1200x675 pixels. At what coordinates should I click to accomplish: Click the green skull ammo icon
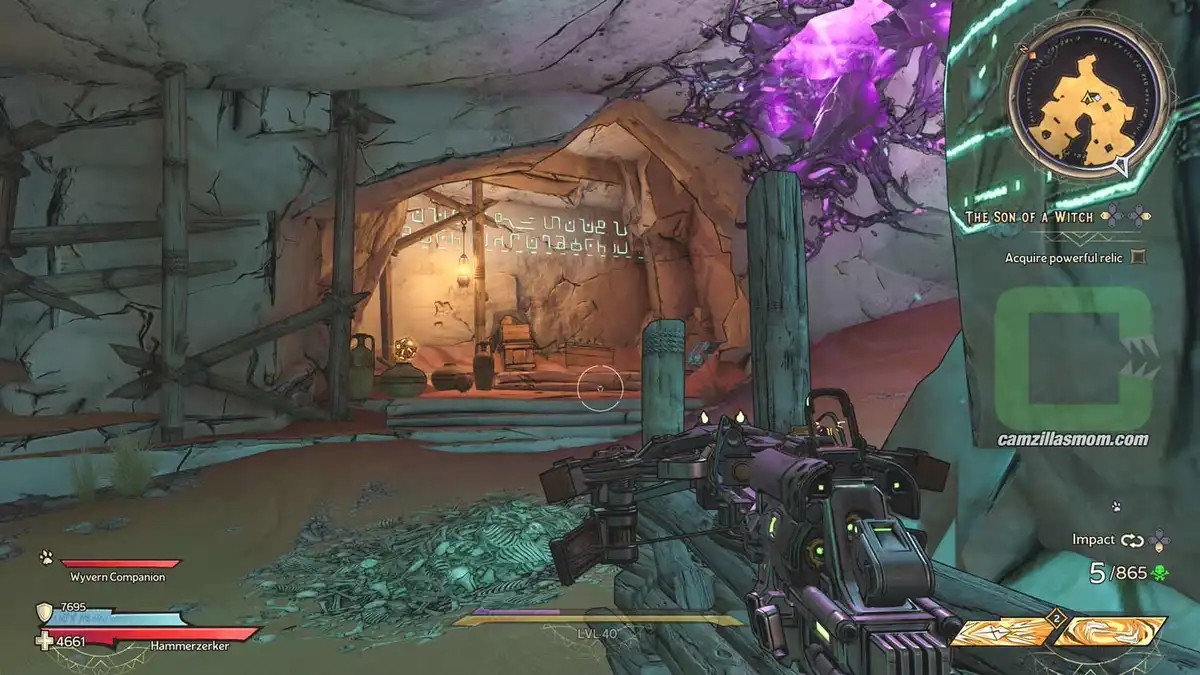click(1159, 574)
